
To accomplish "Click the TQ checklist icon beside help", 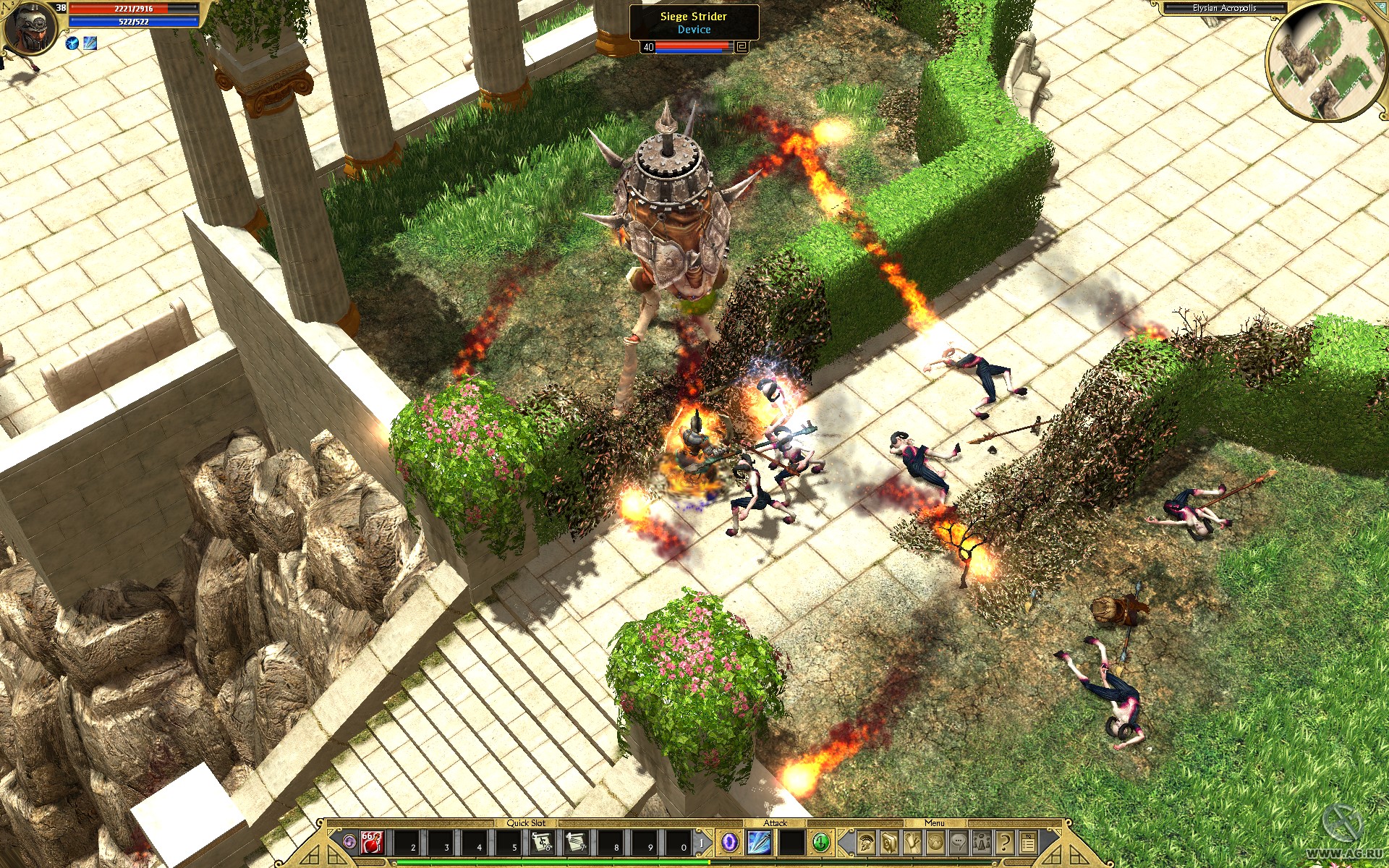I will click(1028, 841).
